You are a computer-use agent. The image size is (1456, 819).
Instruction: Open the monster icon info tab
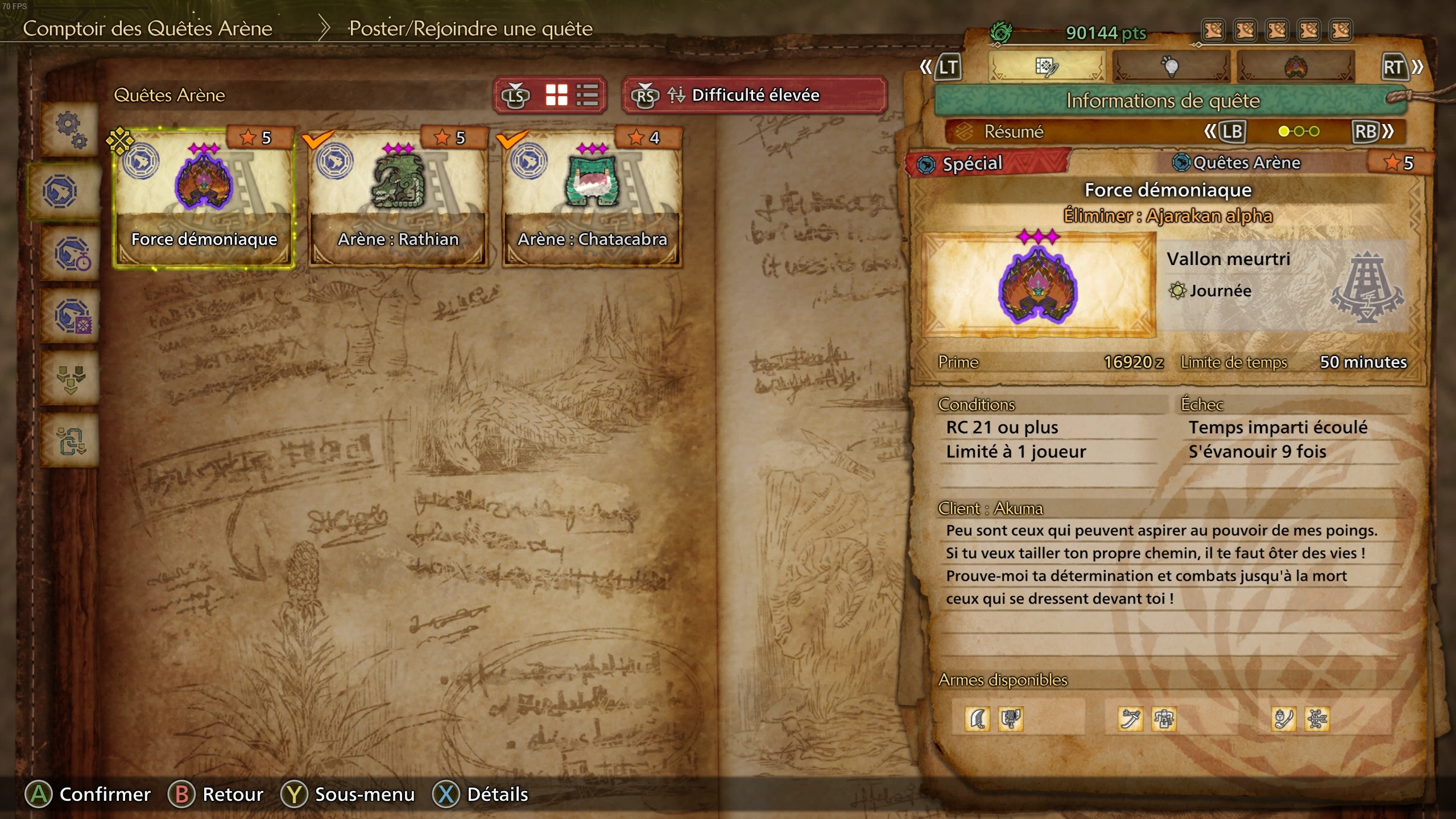click(1296, 67)
